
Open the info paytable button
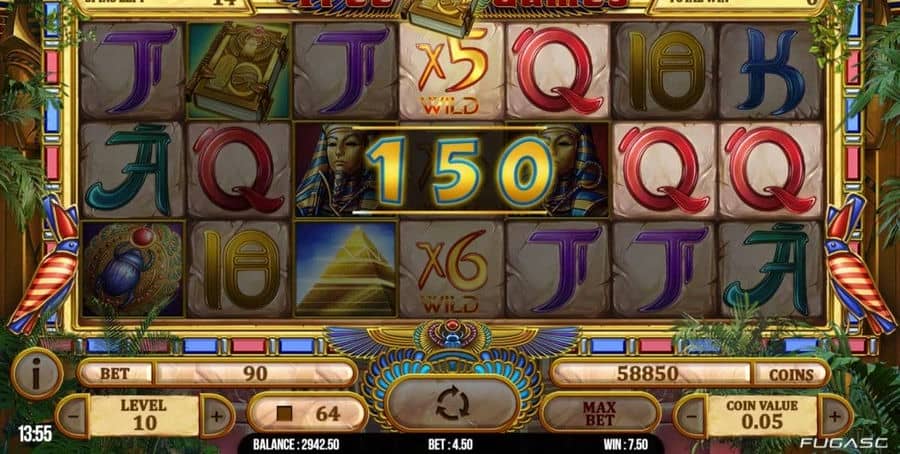point(37,374)
